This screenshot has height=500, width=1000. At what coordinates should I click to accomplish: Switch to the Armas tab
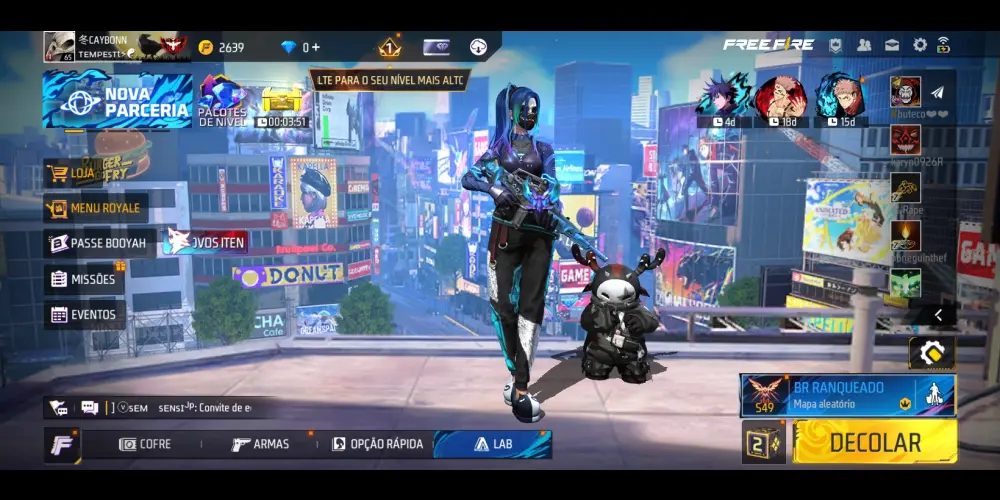click(x=260, y=444)
